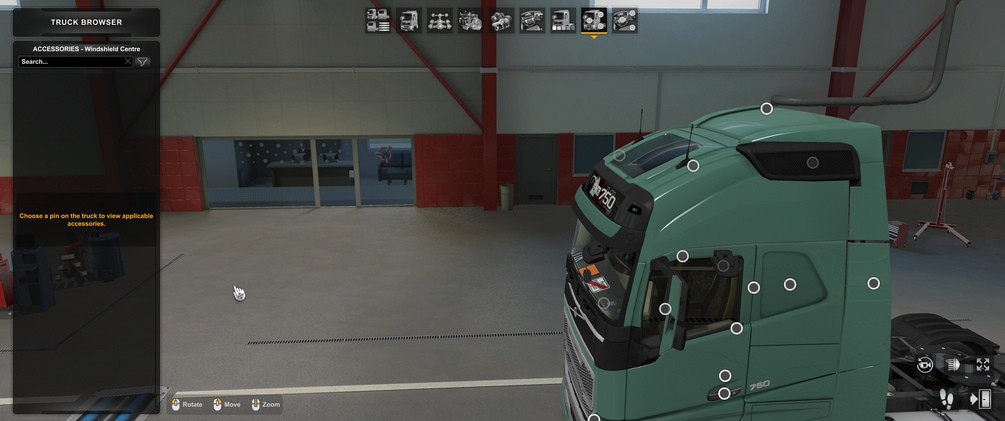The width and height of the screenshot is (1005, 421).
Task: Open the chassis axle category tab
Action: pyautogui.click(x=439, y=20)
